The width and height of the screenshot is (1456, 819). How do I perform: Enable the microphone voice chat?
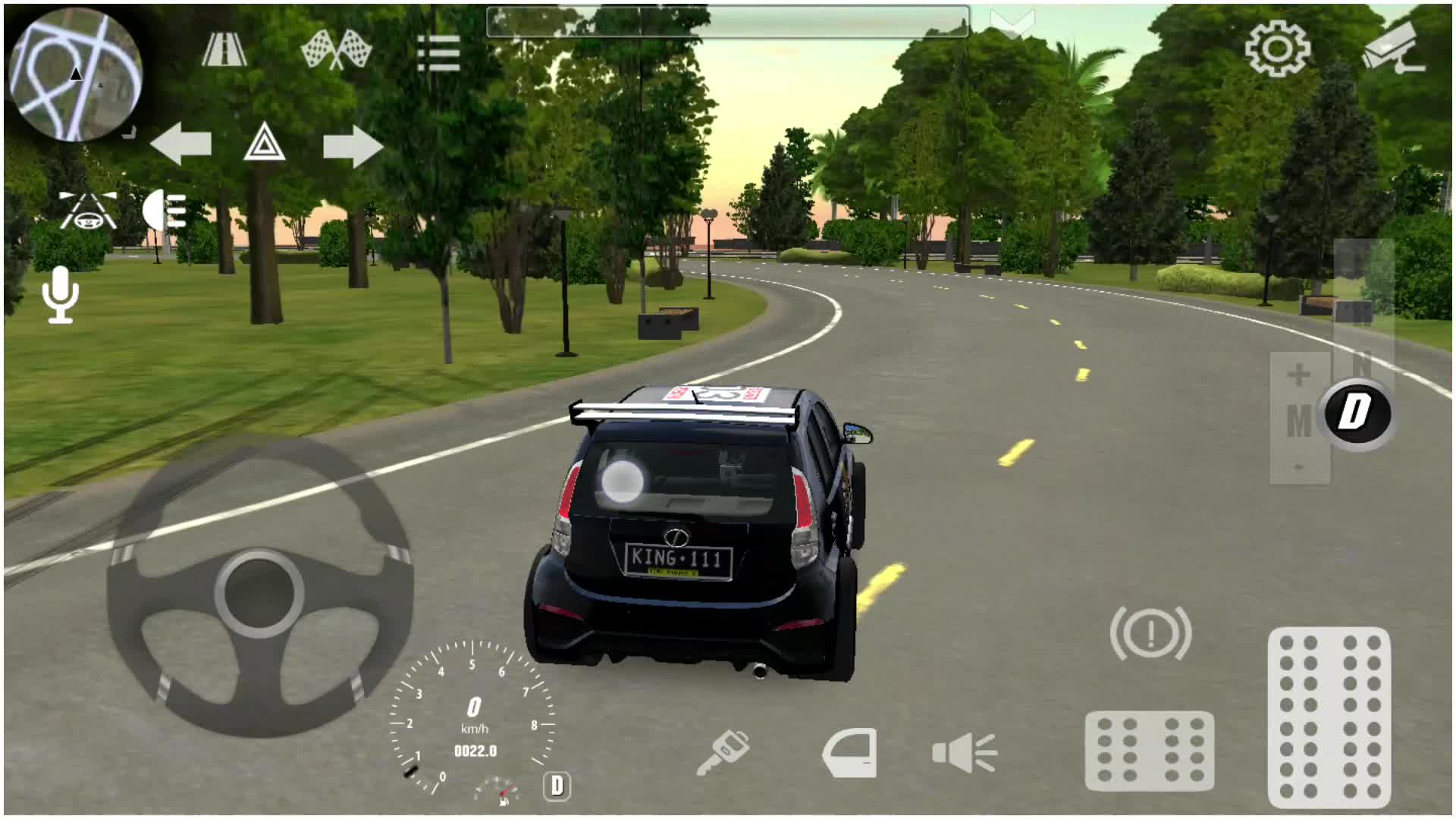61,294
